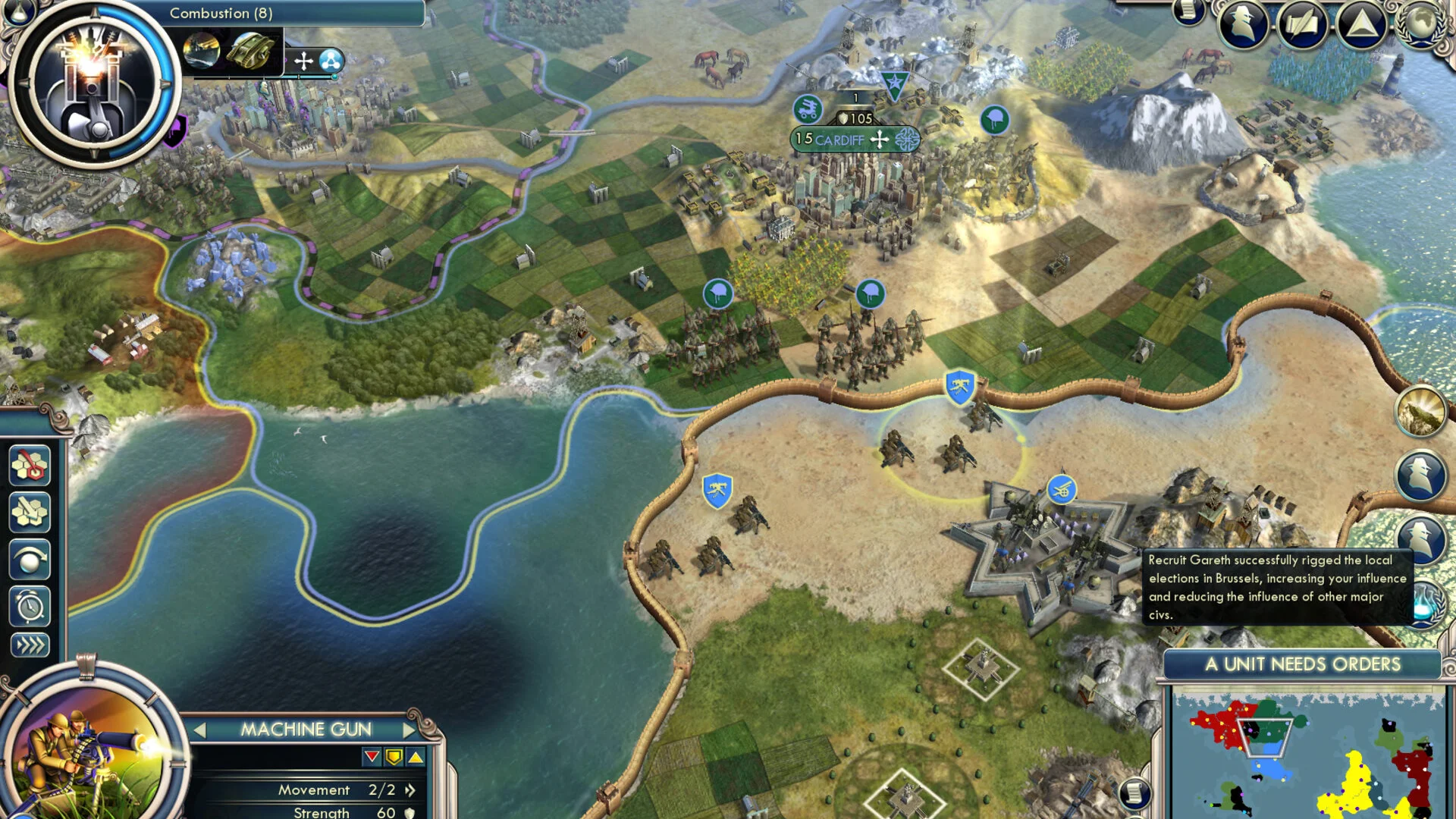The height and width of the screenshot is (819, 1456).
Task: Open the natural wonder mountain notification
Action: 1420,411
